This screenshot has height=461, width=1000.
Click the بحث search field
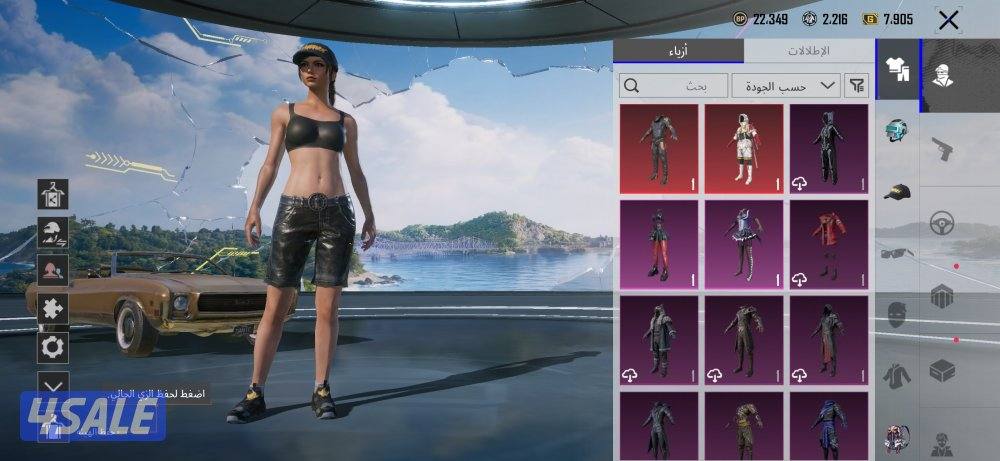coord(673,86)
